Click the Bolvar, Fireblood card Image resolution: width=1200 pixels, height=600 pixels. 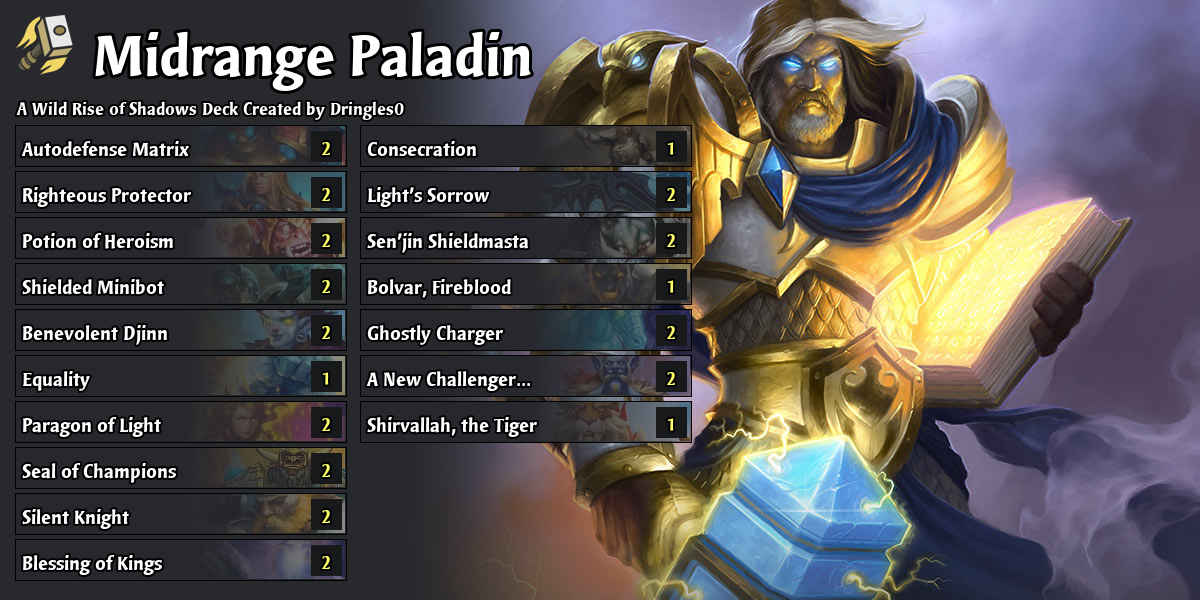click(525, 288)
